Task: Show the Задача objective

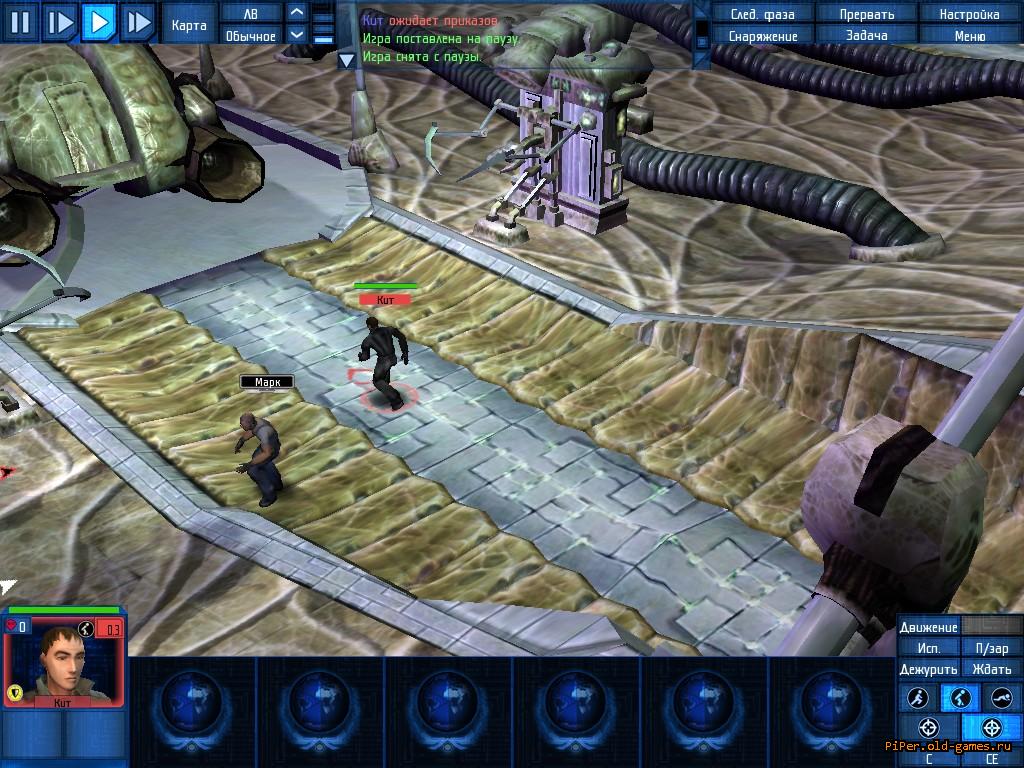Action: click(866, 36)
